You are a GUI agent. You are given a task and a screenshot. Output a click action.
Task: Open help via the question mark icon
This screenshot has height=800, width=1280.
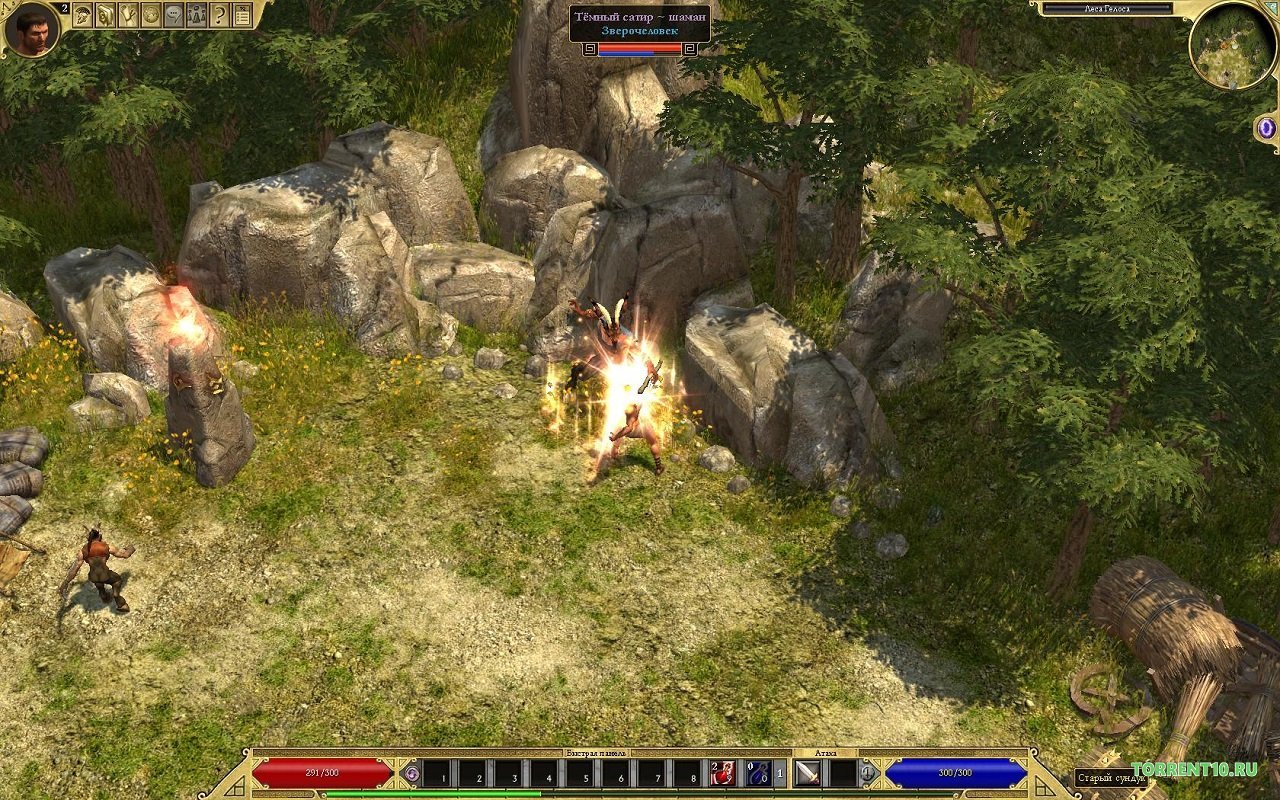219,15
